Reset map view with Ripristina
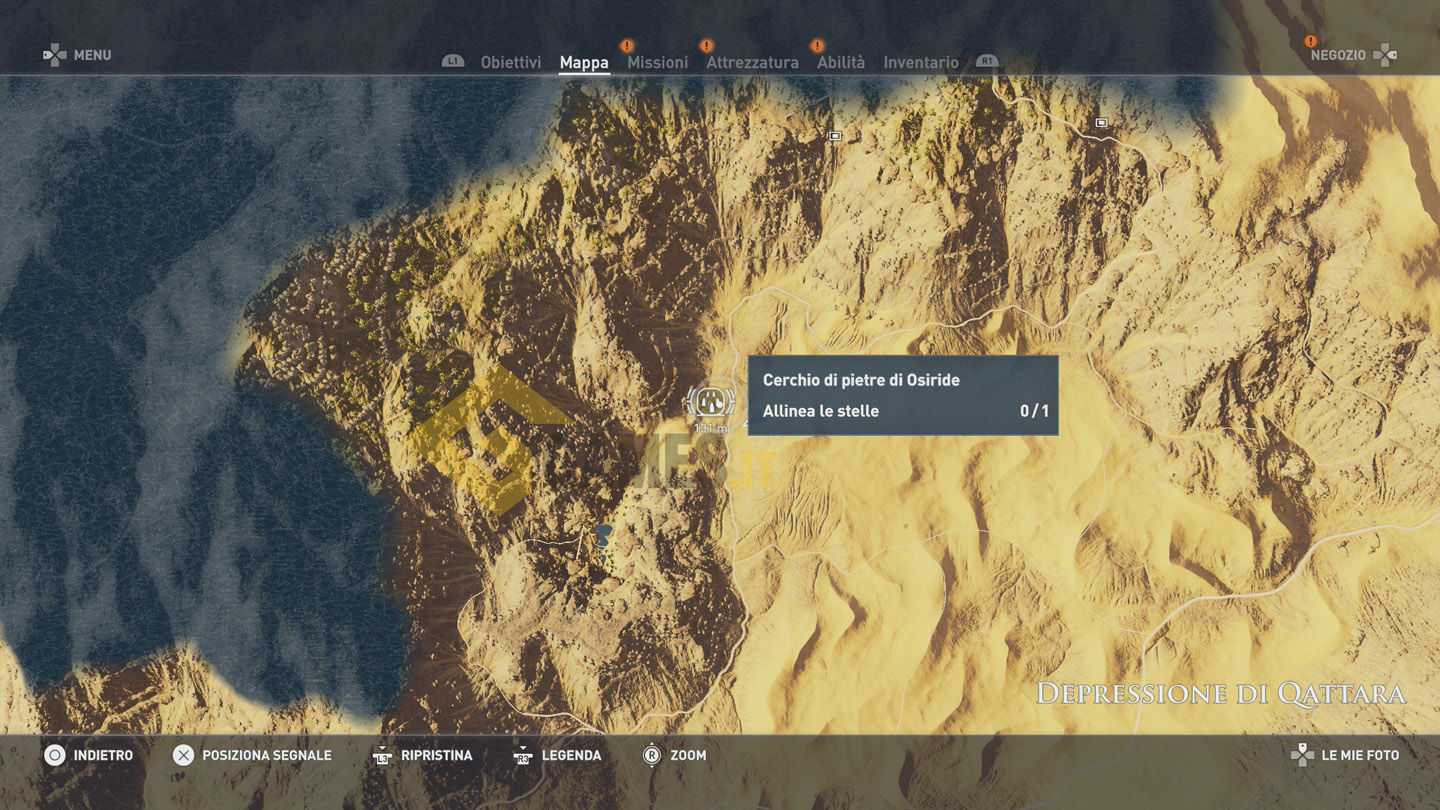 coord(436,755)
